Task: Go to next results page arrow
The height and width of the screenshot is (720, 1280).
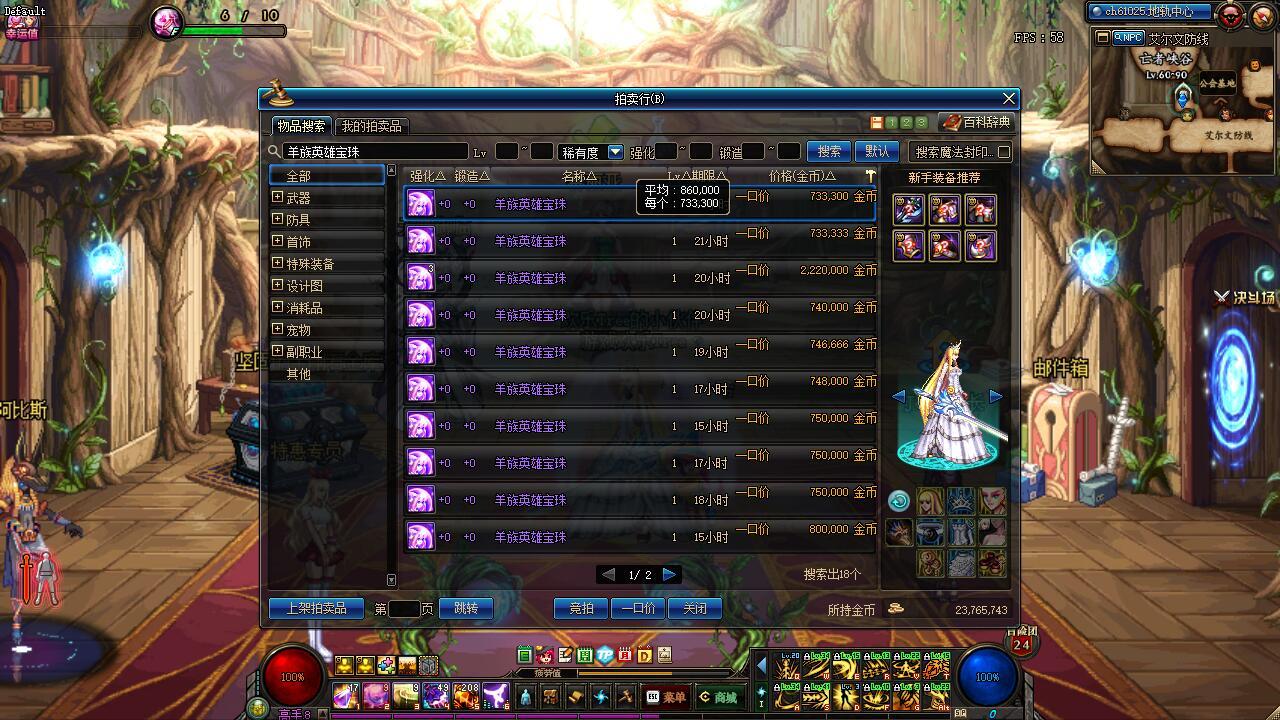Action: click(x=670, y=574)
